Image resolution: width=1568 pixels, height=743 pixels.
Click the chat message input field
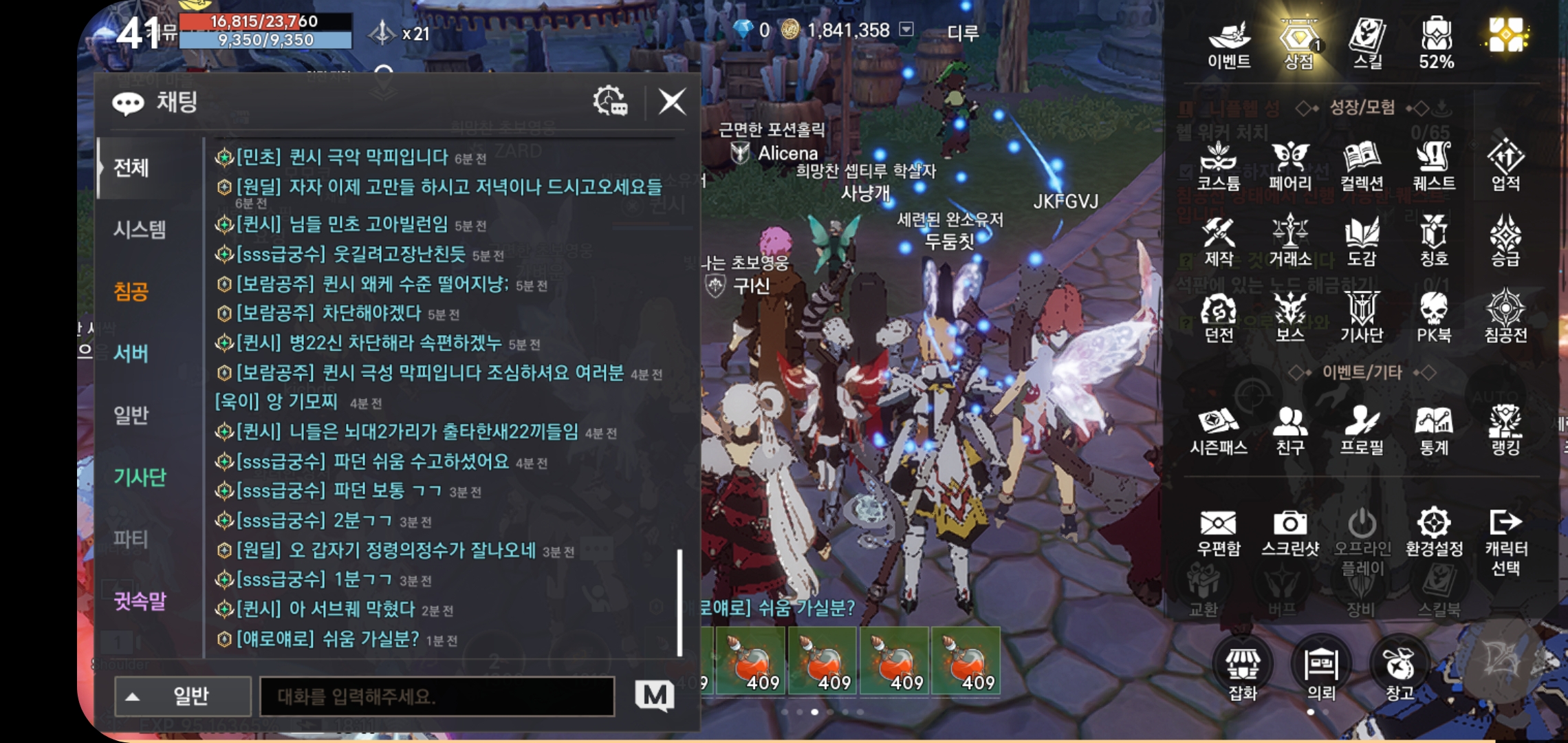[437, 696]
